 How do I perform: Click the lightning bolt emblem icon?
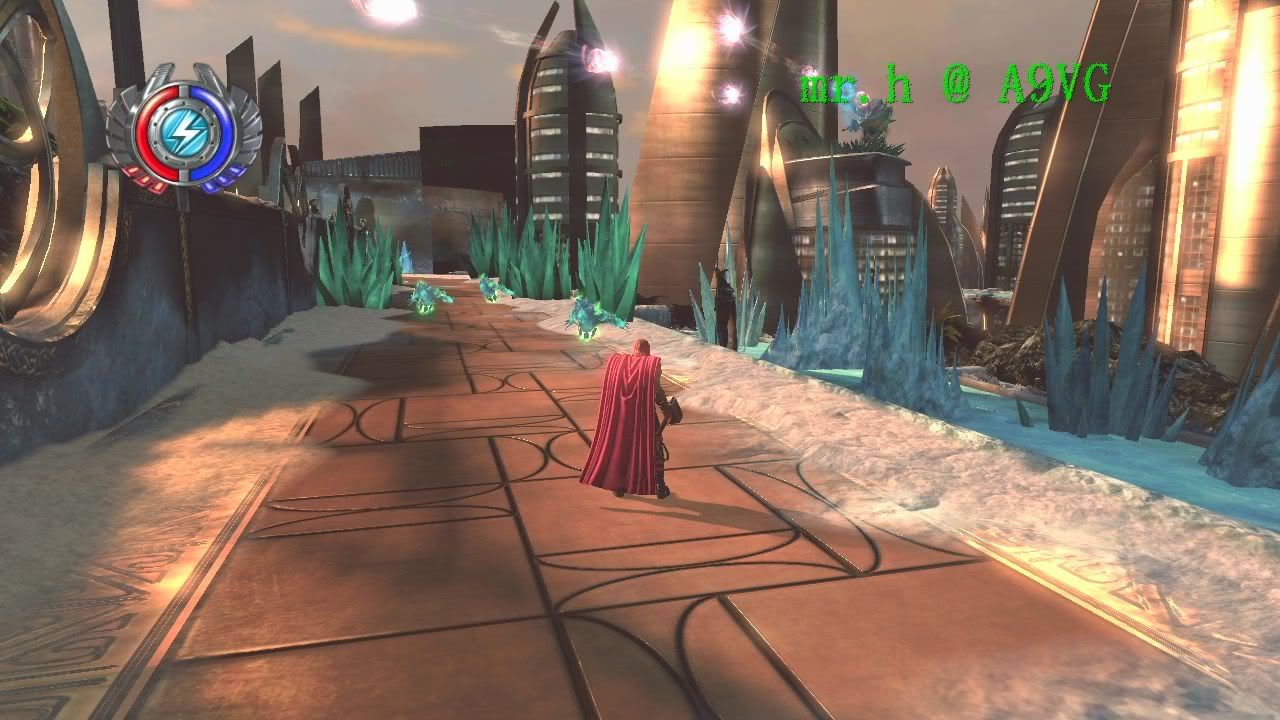(184, 129)
